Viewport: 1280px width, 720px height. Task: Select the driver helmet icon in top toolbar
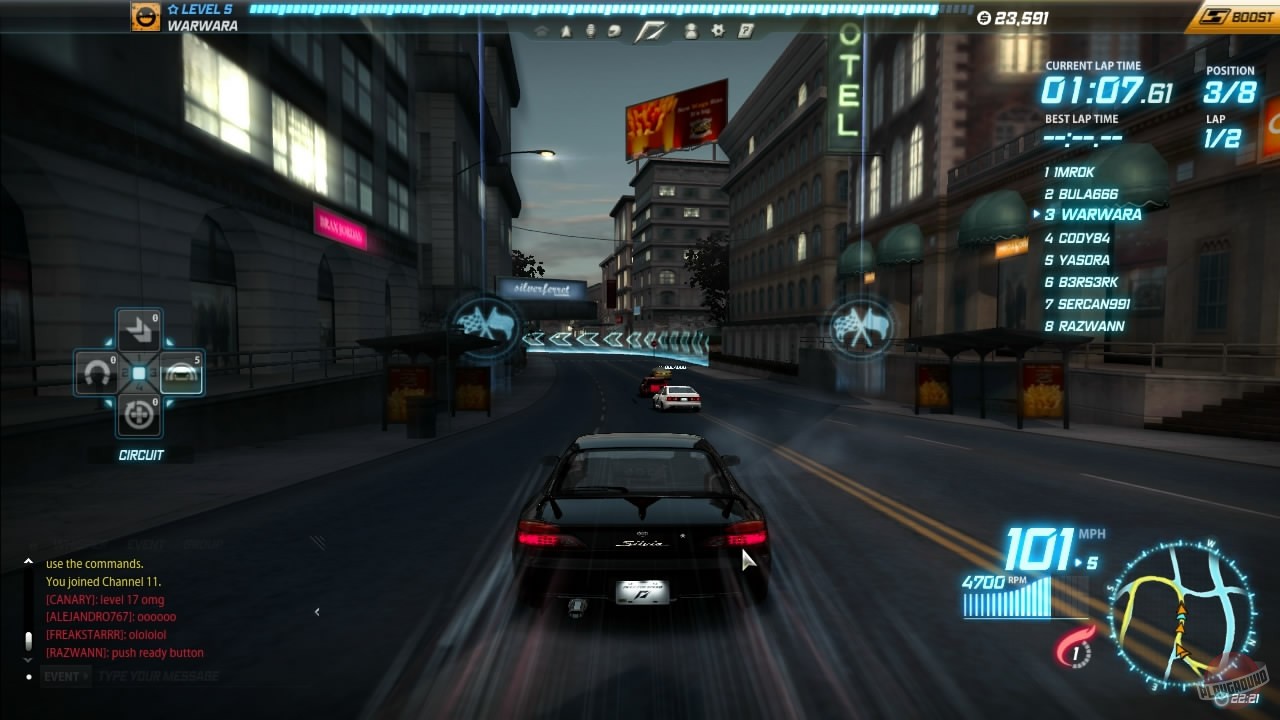(x=614, y=31)
